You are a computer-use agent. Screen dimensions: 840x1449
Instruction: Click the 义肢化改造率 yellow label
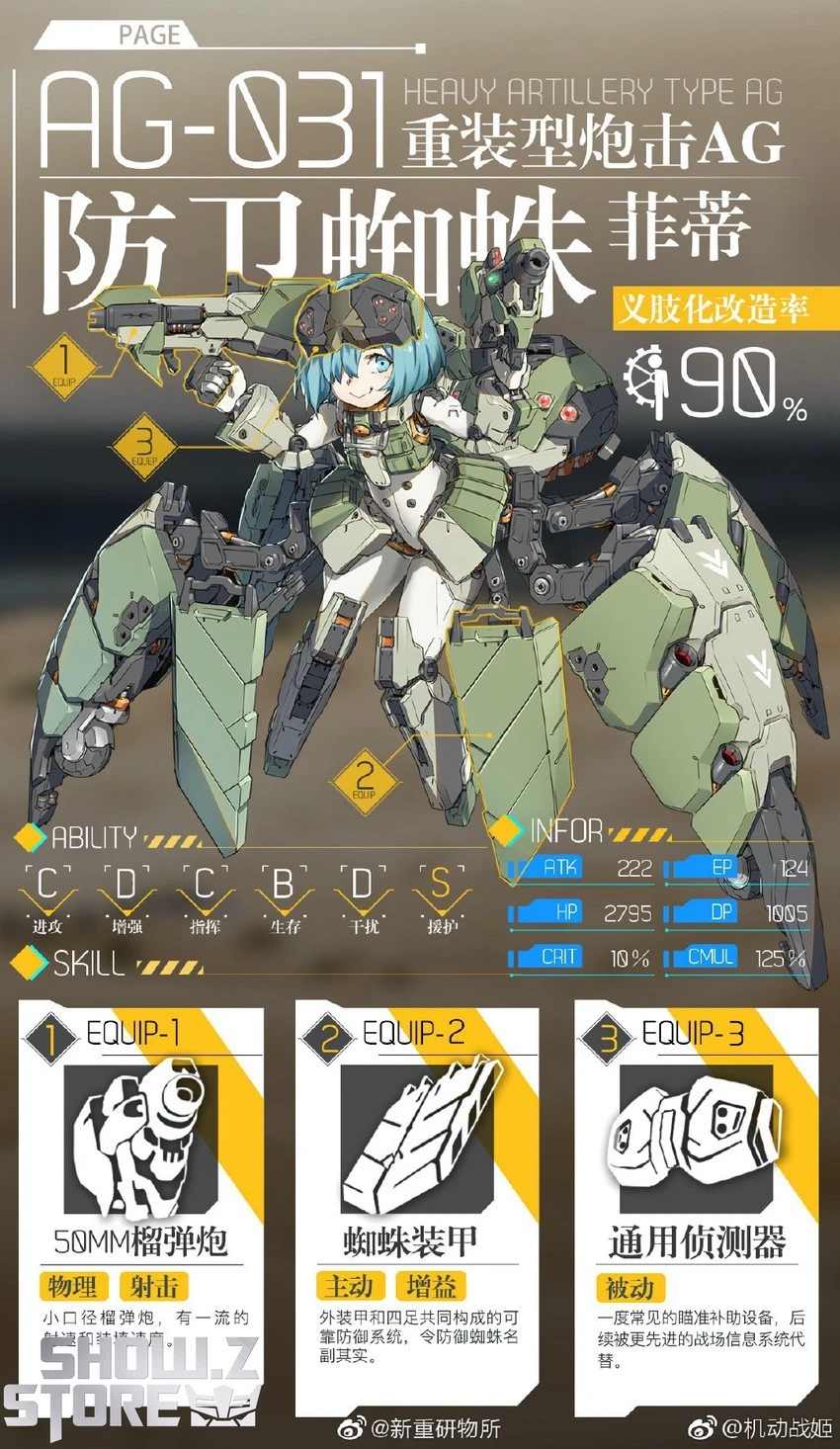(x=712, y=307)
